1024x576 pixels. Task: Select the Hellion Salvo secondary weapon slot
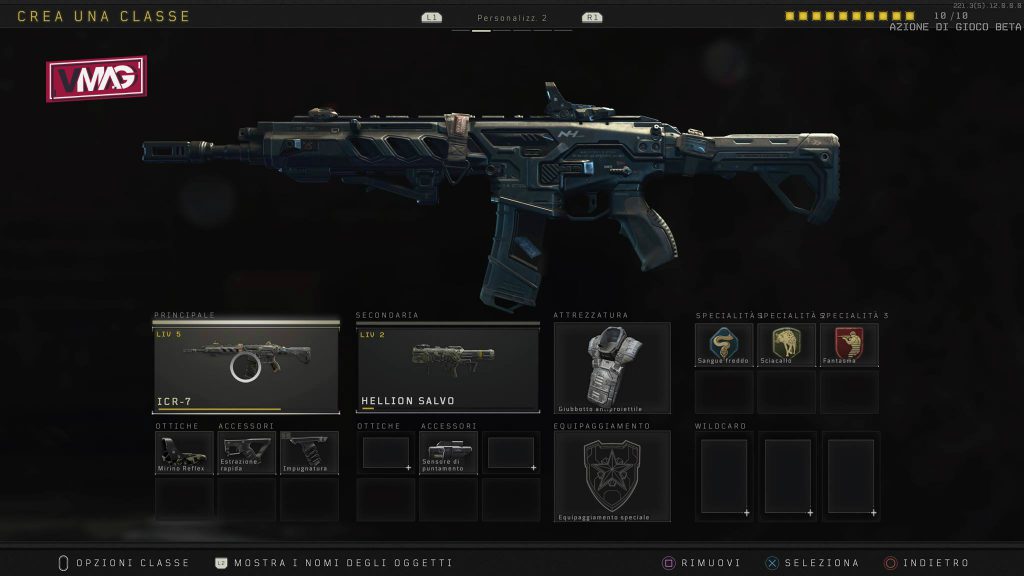[x=447, y=366]
